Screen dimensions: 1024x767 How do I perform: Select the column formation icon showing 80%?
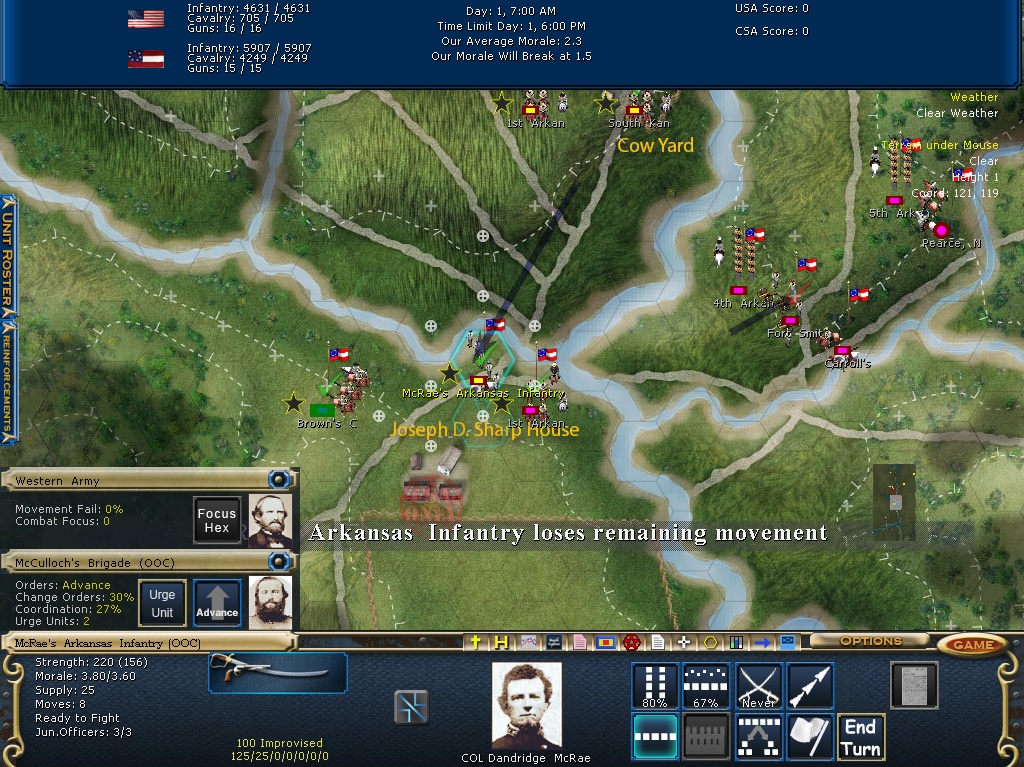[x=655, y=686]
